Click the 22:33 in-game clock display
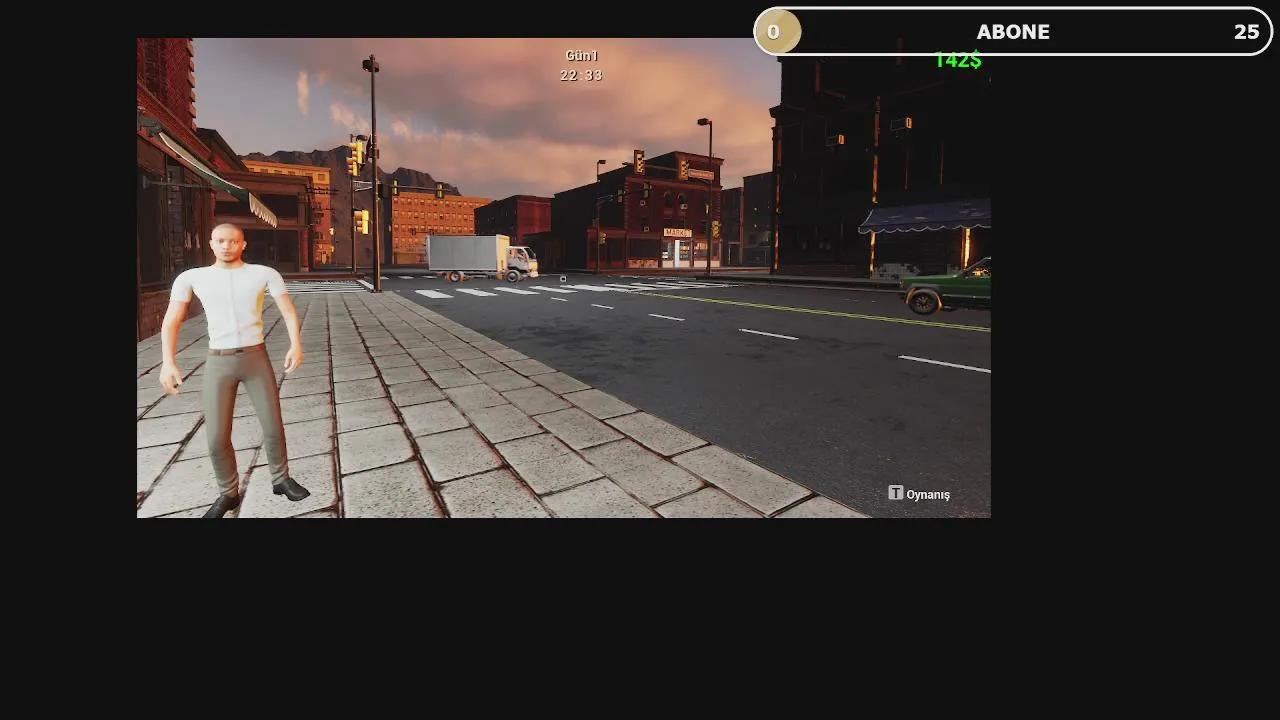 click(581, 75)
